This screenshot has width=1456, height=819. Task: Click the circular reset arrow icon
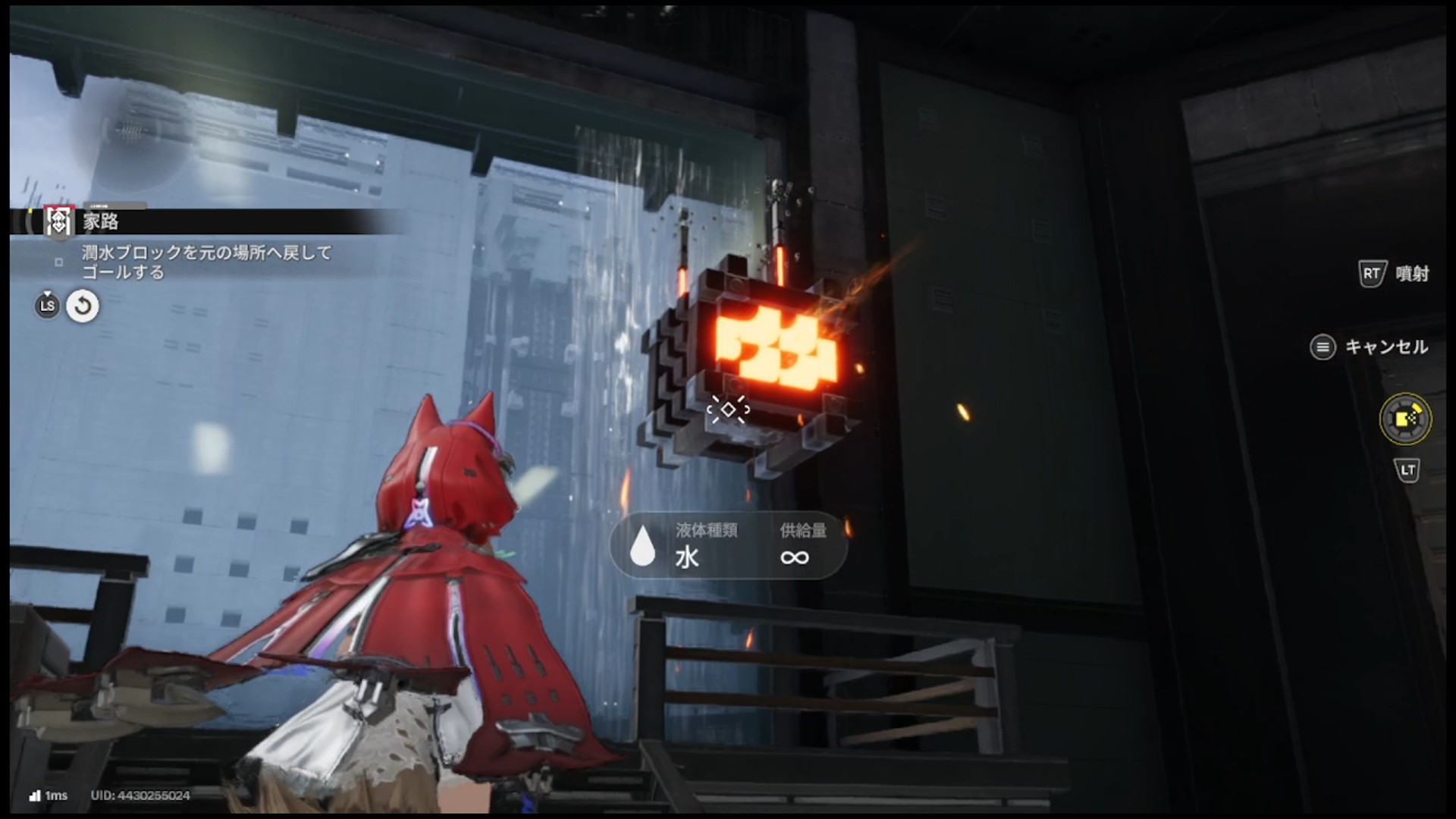[x=83, y=306]
